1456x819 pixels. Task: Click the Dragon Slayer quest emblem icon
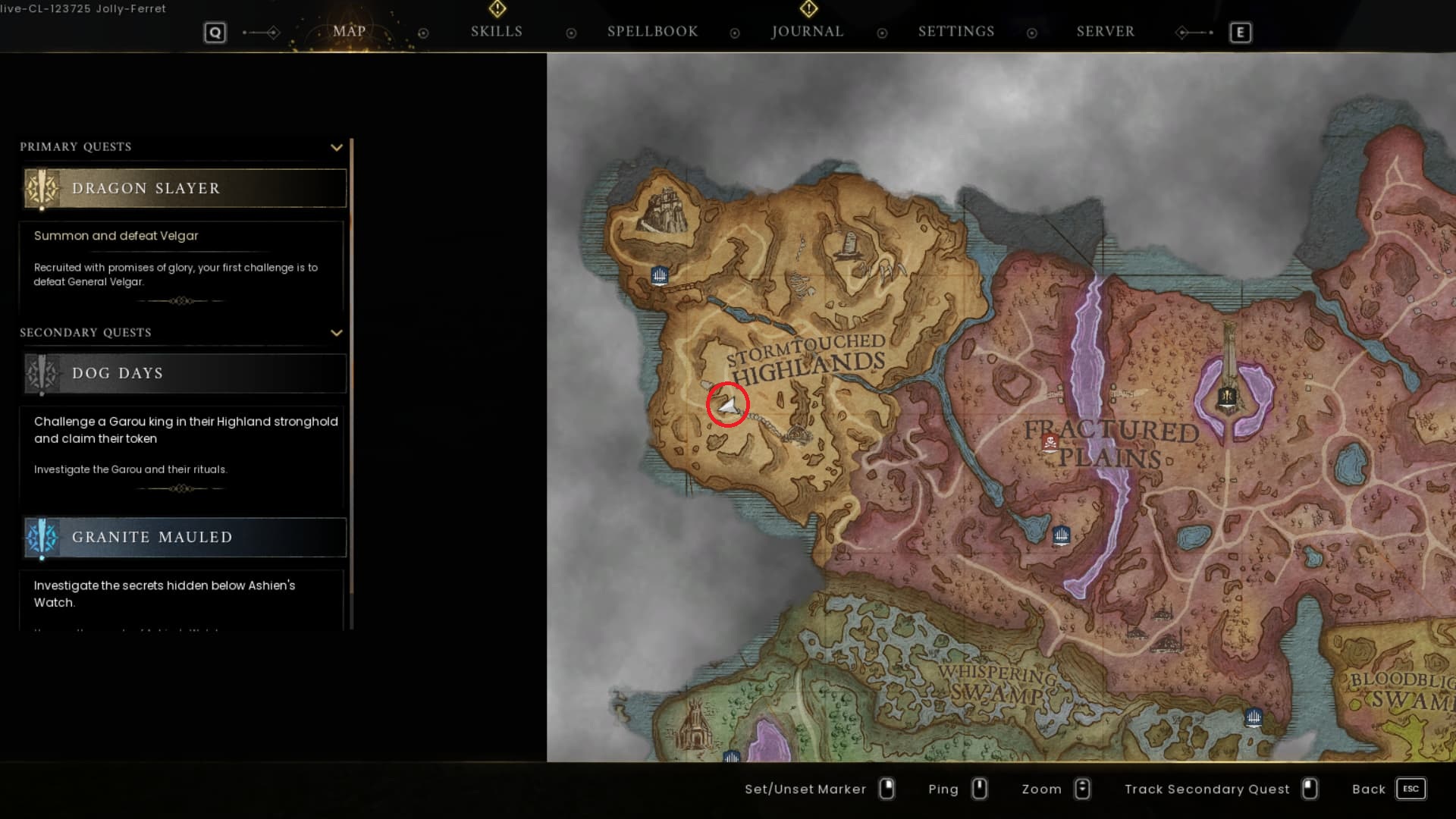click(42, 188)
